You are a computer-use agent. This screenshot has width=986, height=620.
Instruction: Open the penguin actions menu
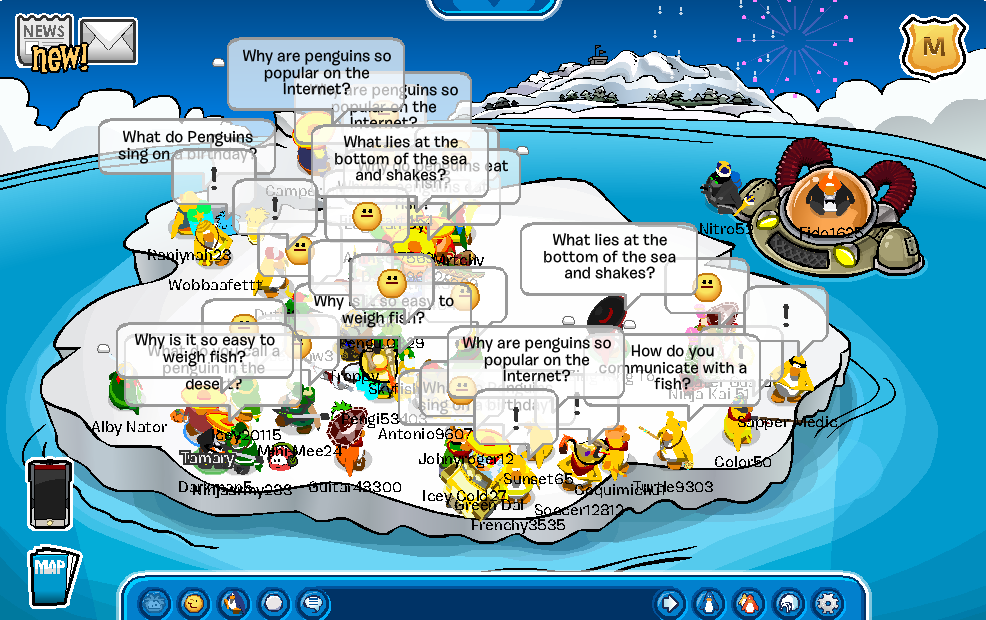coord(232,603)
